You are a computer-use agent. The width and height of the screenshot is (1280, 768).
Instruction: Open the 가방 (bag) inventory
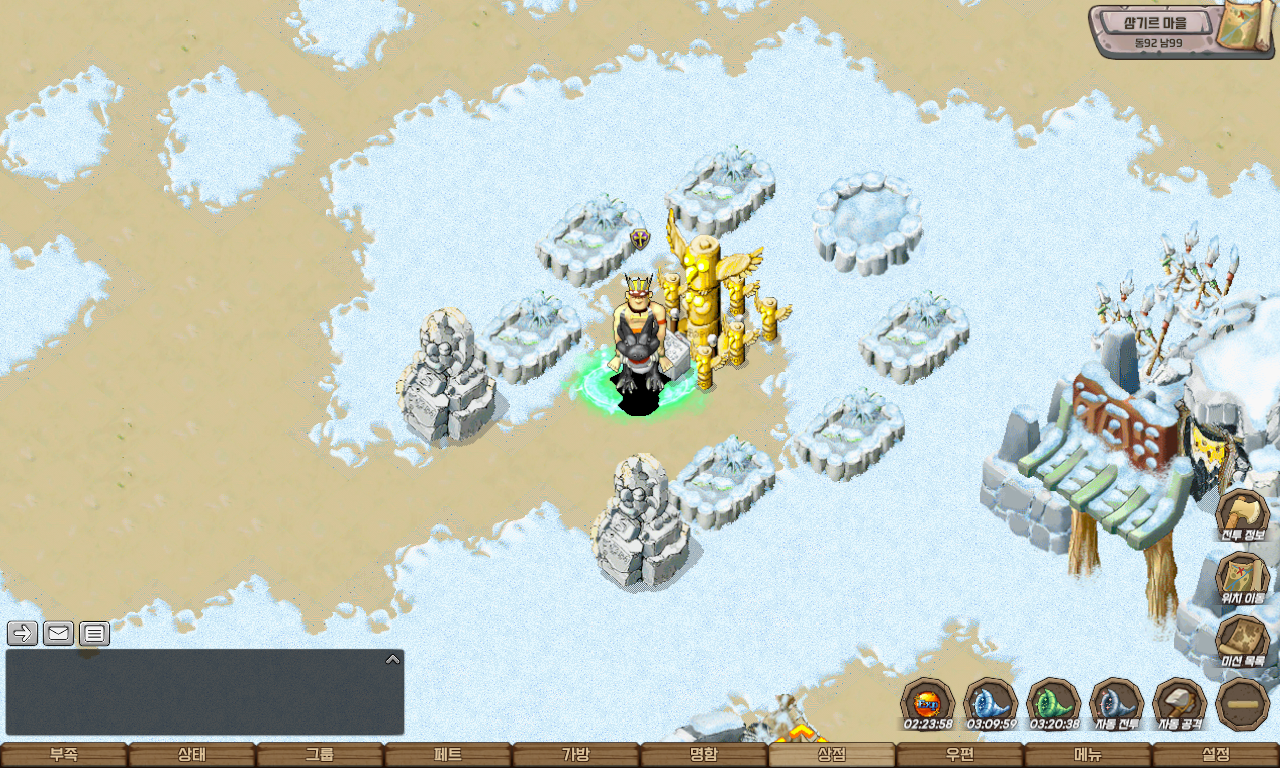576,755
